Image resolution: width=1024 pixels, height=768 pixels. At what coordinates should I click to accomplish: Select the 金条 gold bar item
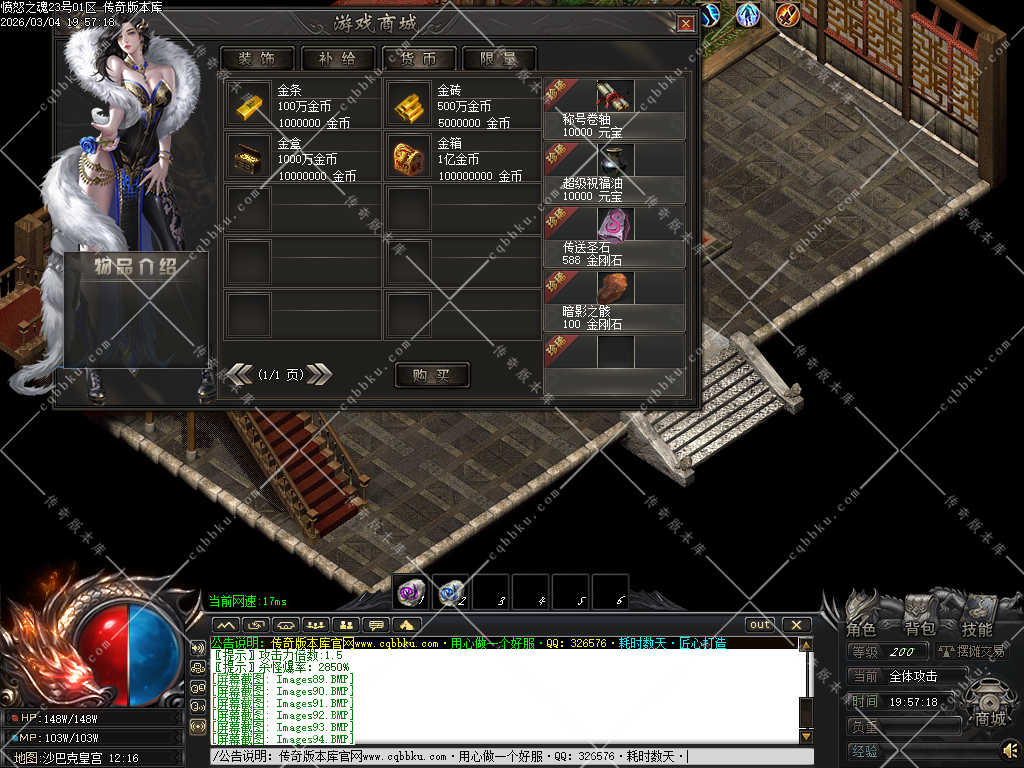tap(248, 104)
